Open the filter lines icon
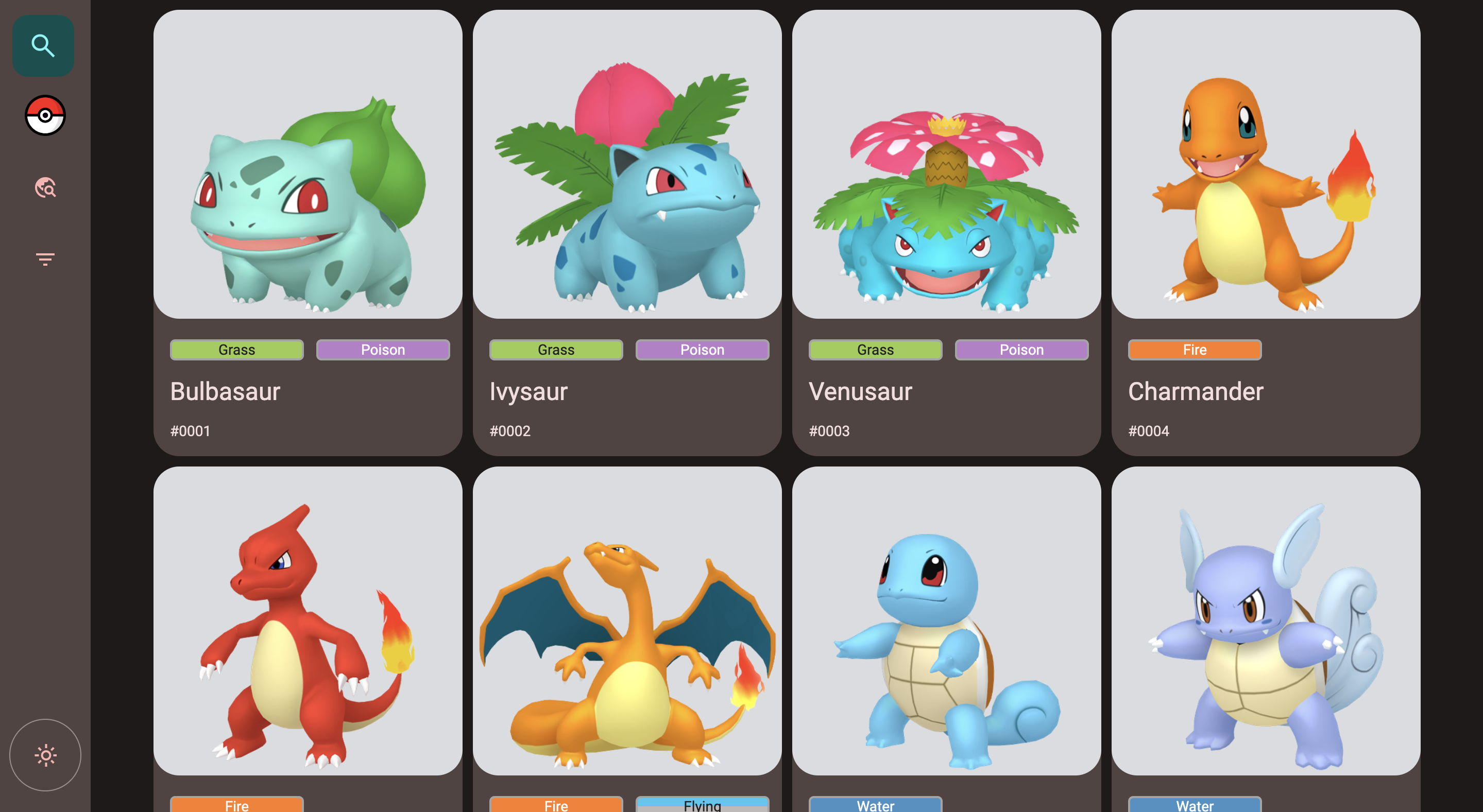 click(45, 259)
